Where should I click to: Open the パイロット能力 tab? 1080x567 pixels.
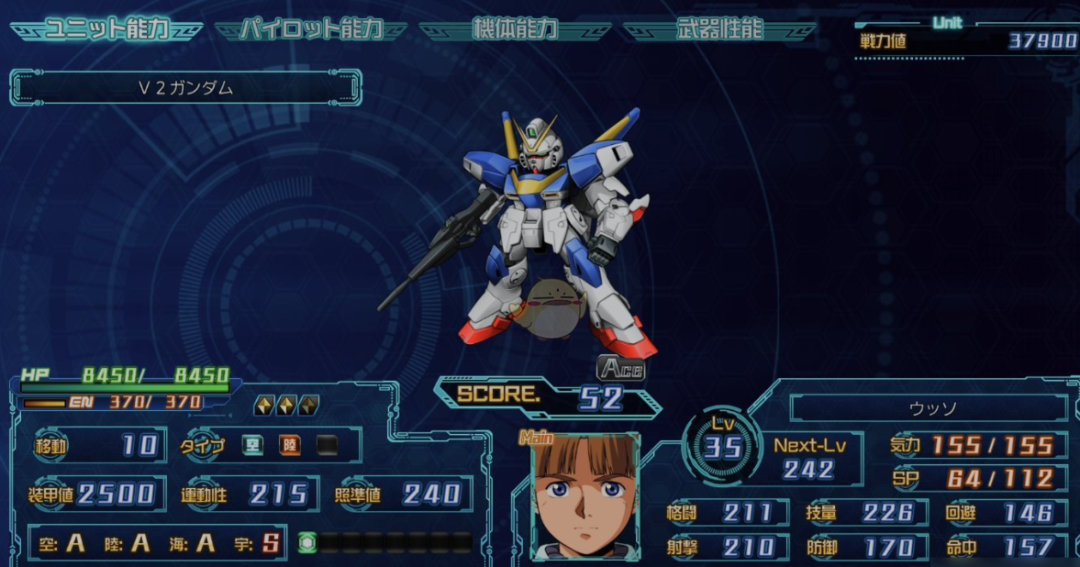tap(310, 29)
